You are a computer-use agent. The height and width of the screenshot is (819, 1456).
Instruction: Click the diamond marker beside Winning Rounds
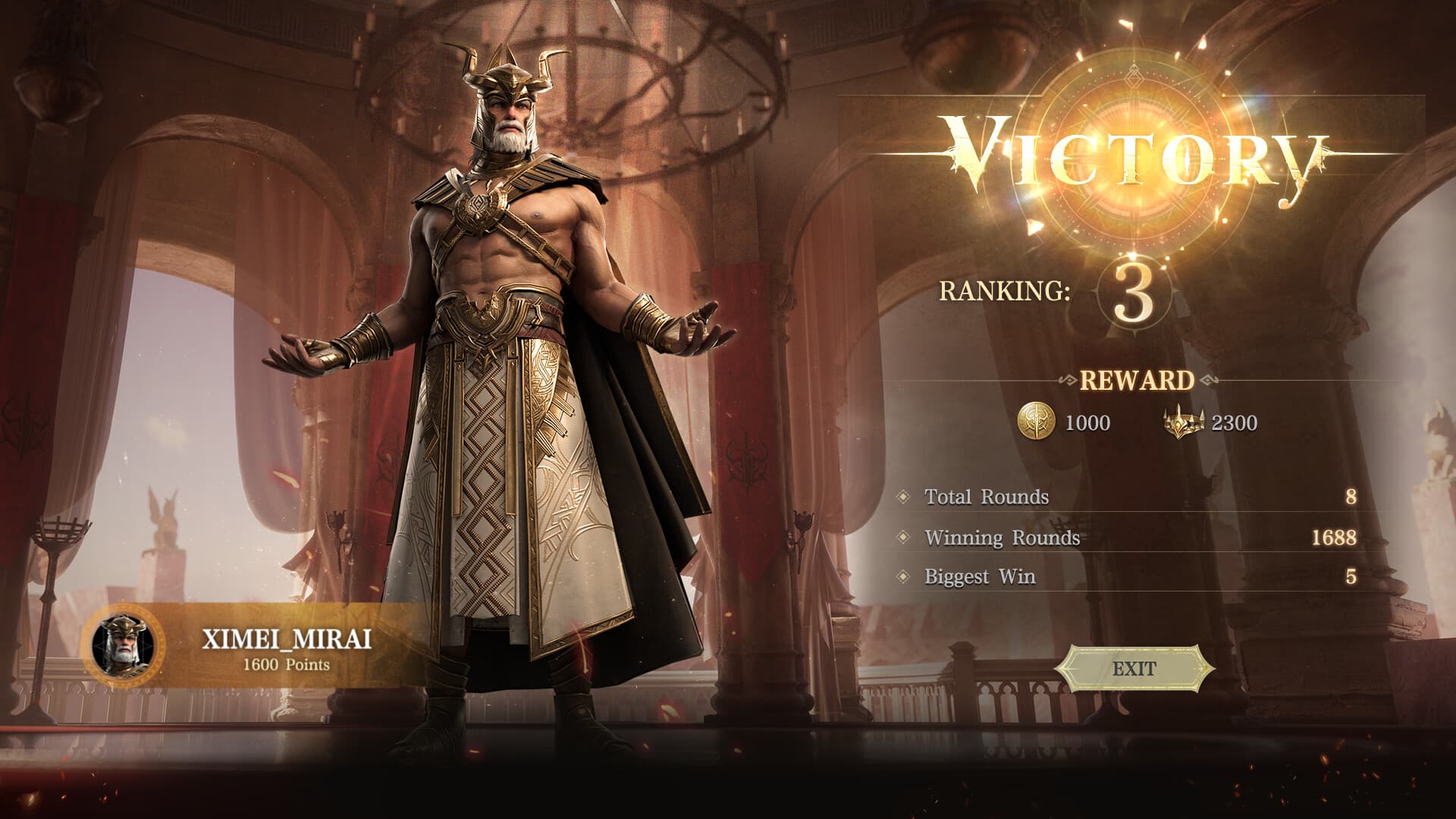pos(902,536)
